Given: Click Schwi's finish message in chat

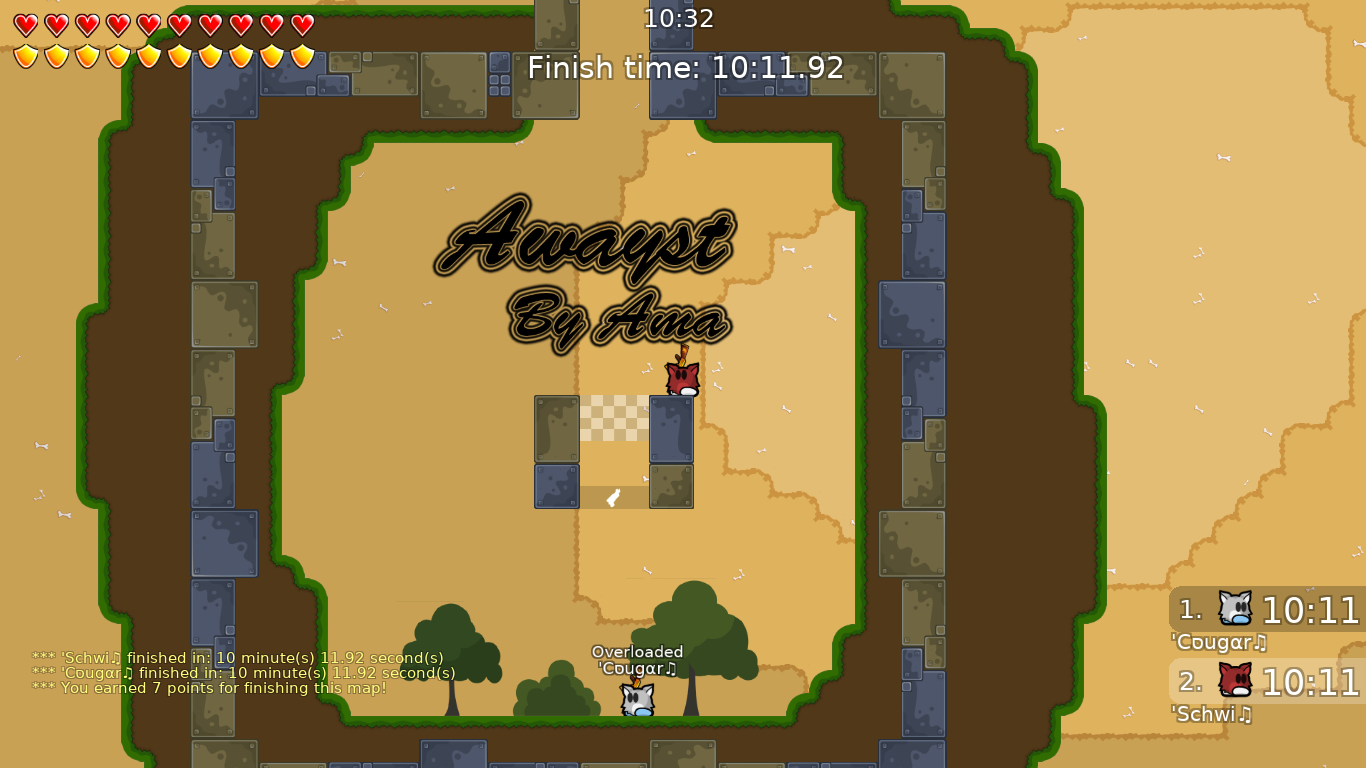Looking at the screenshot, I should pos(237,658).
